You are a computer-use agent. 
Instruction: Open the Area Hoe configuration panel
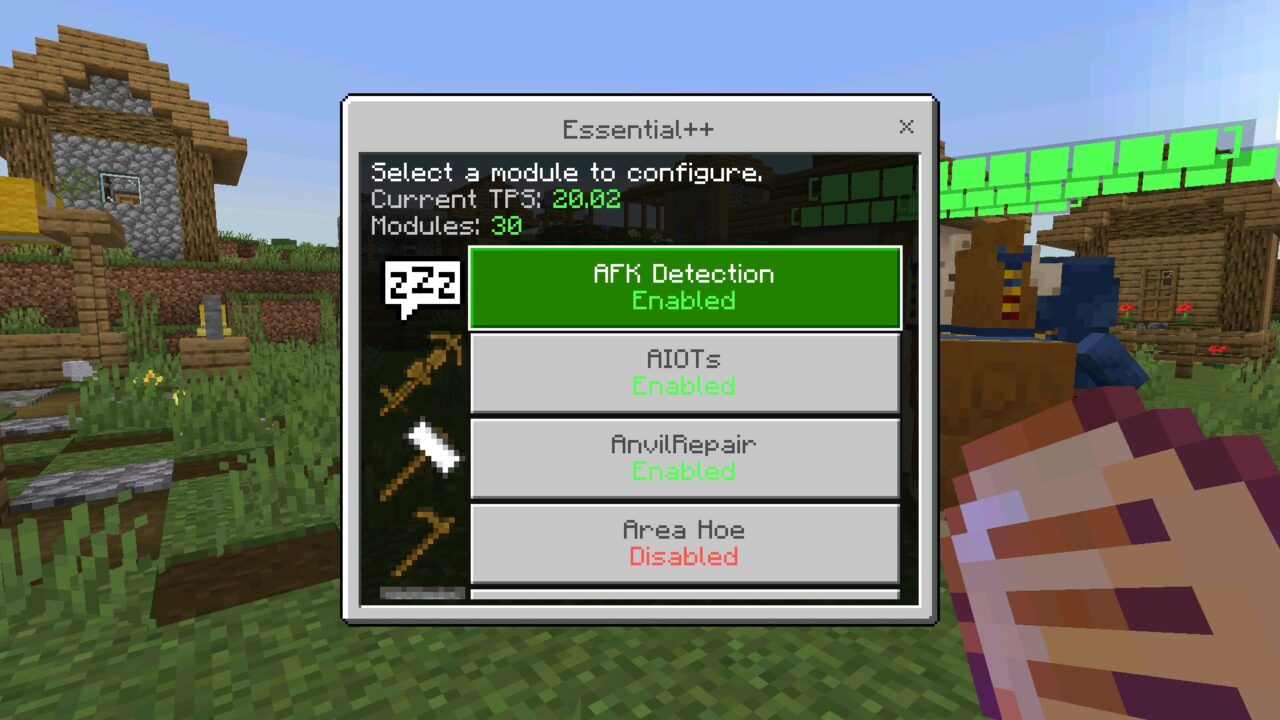click(684, 543)
